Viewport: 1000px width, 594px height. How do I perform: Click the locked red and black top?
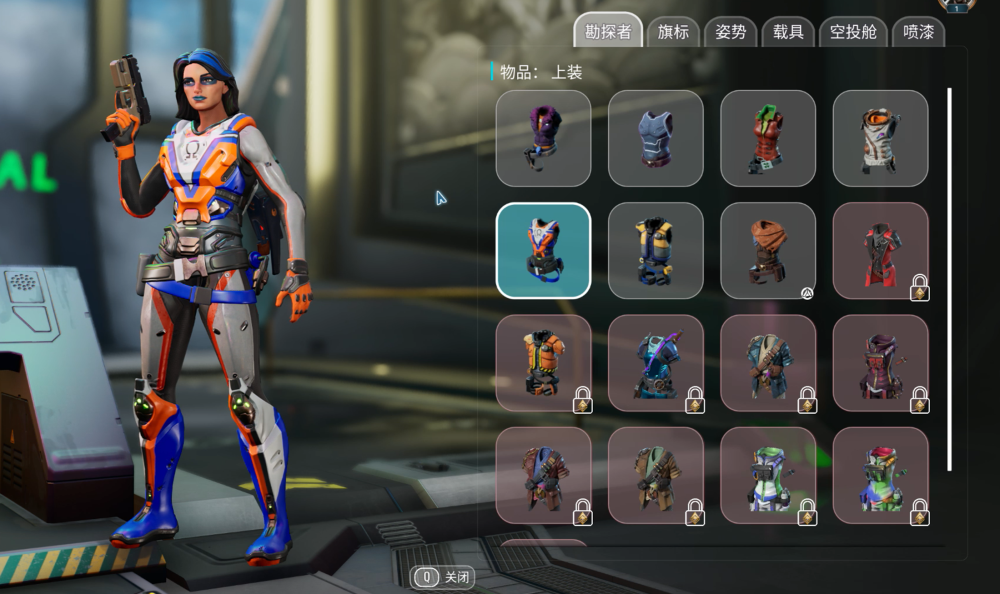pos(880,250)
